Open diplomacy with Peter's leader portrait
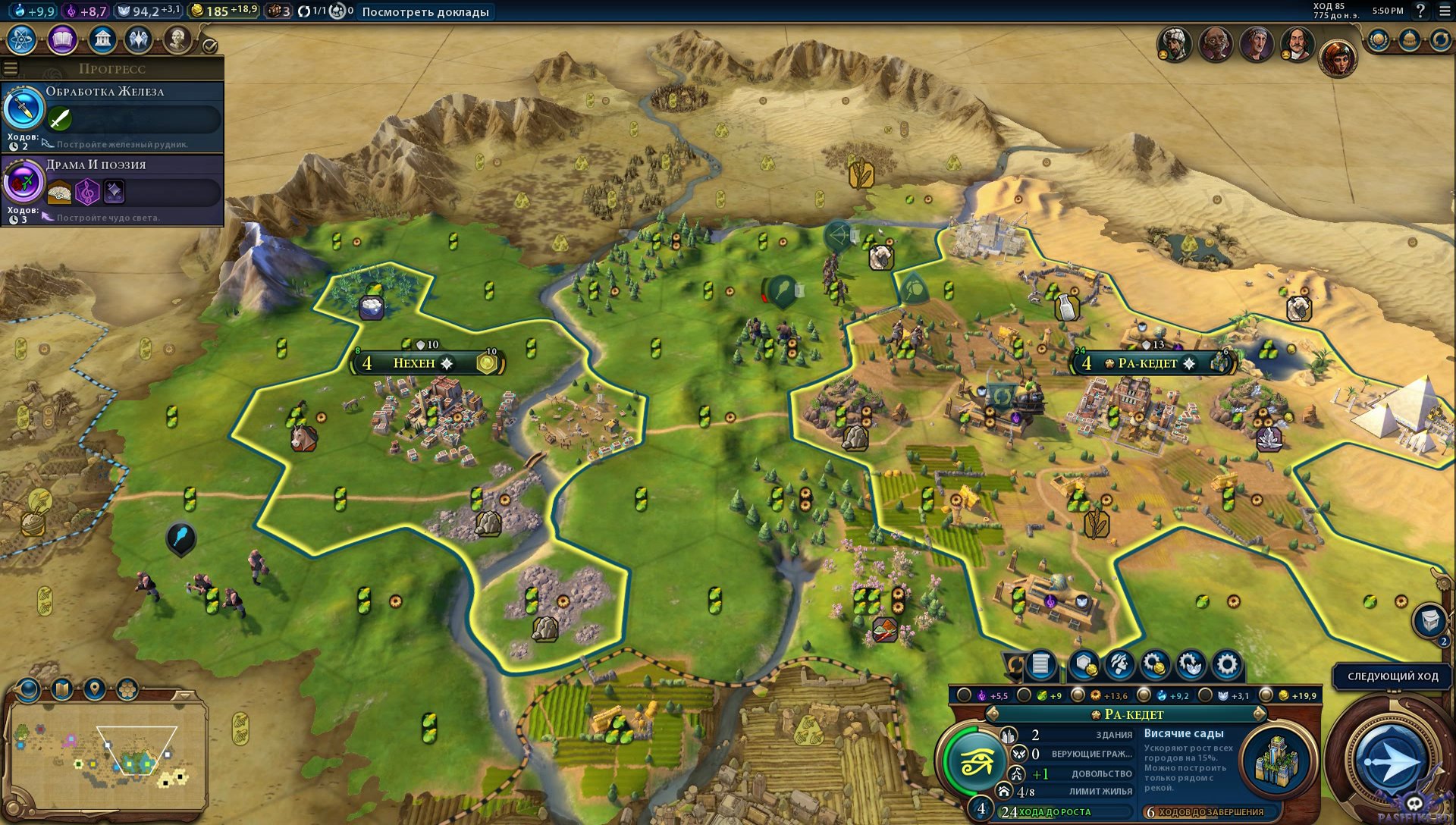 tap(1297, 45)
